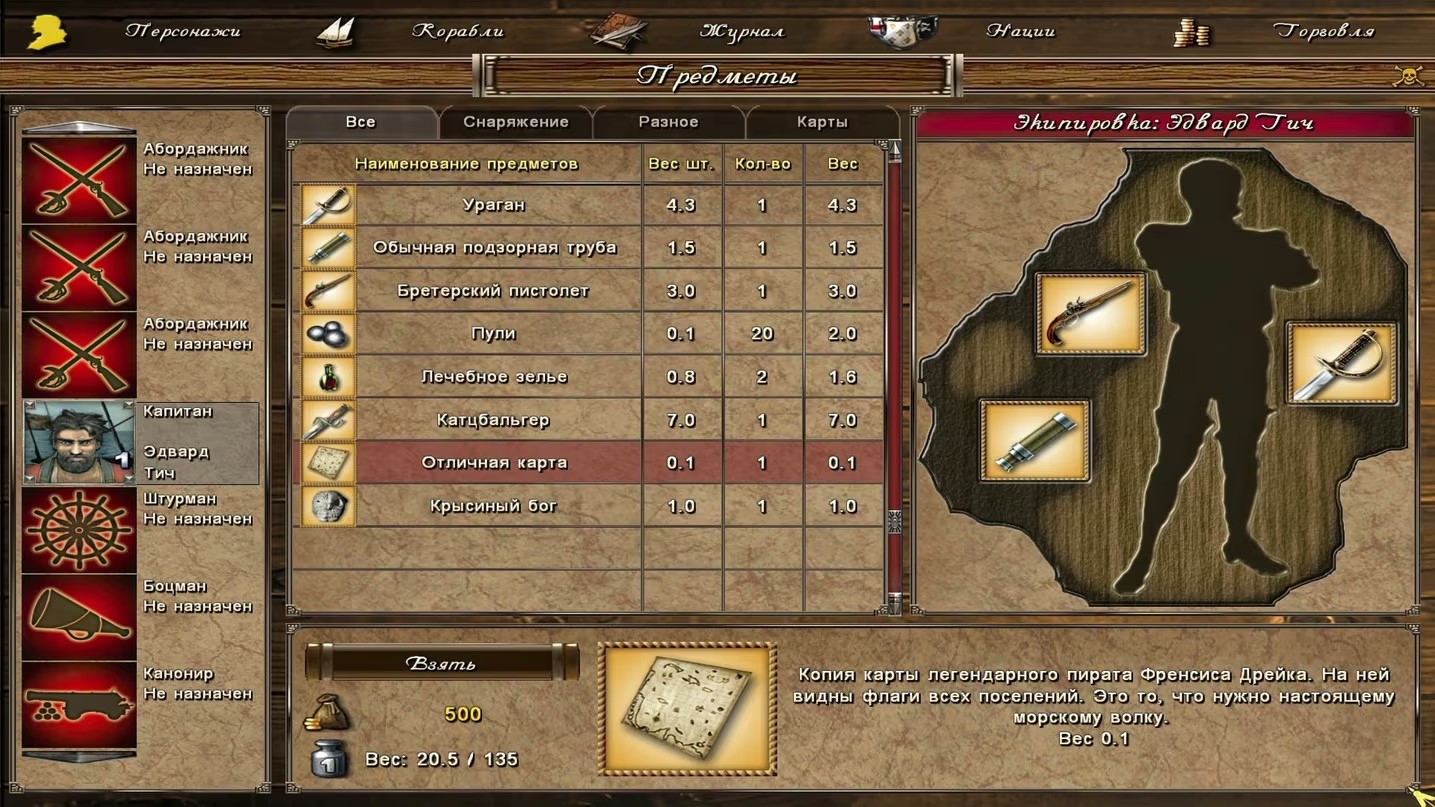Select the Ураган sword row
The width and height of the screenshot is (1435, 807).
(x=494, y=205)
